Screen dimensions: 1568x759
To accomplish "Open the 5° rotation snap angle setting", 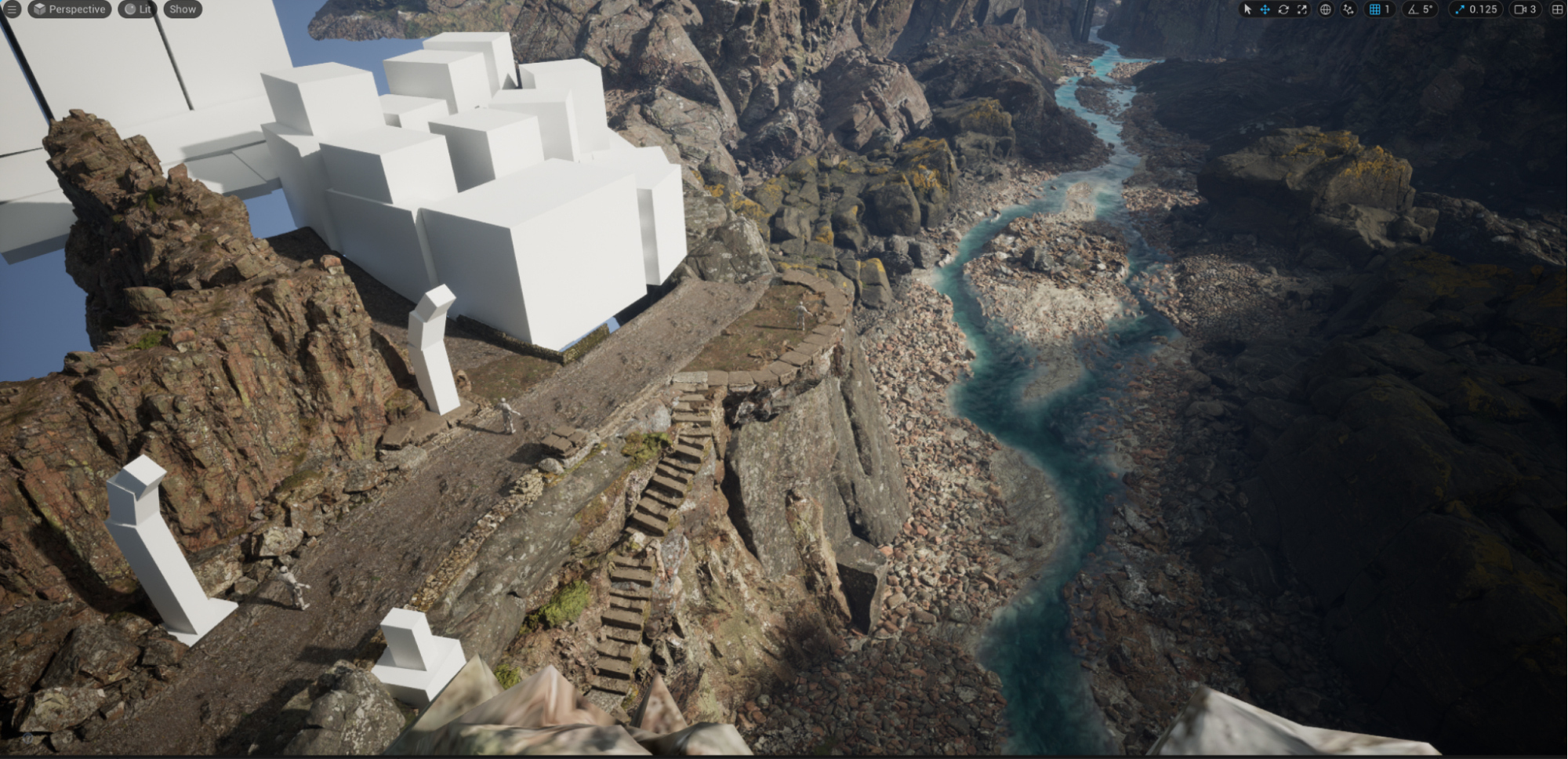I will (1421, 9).
